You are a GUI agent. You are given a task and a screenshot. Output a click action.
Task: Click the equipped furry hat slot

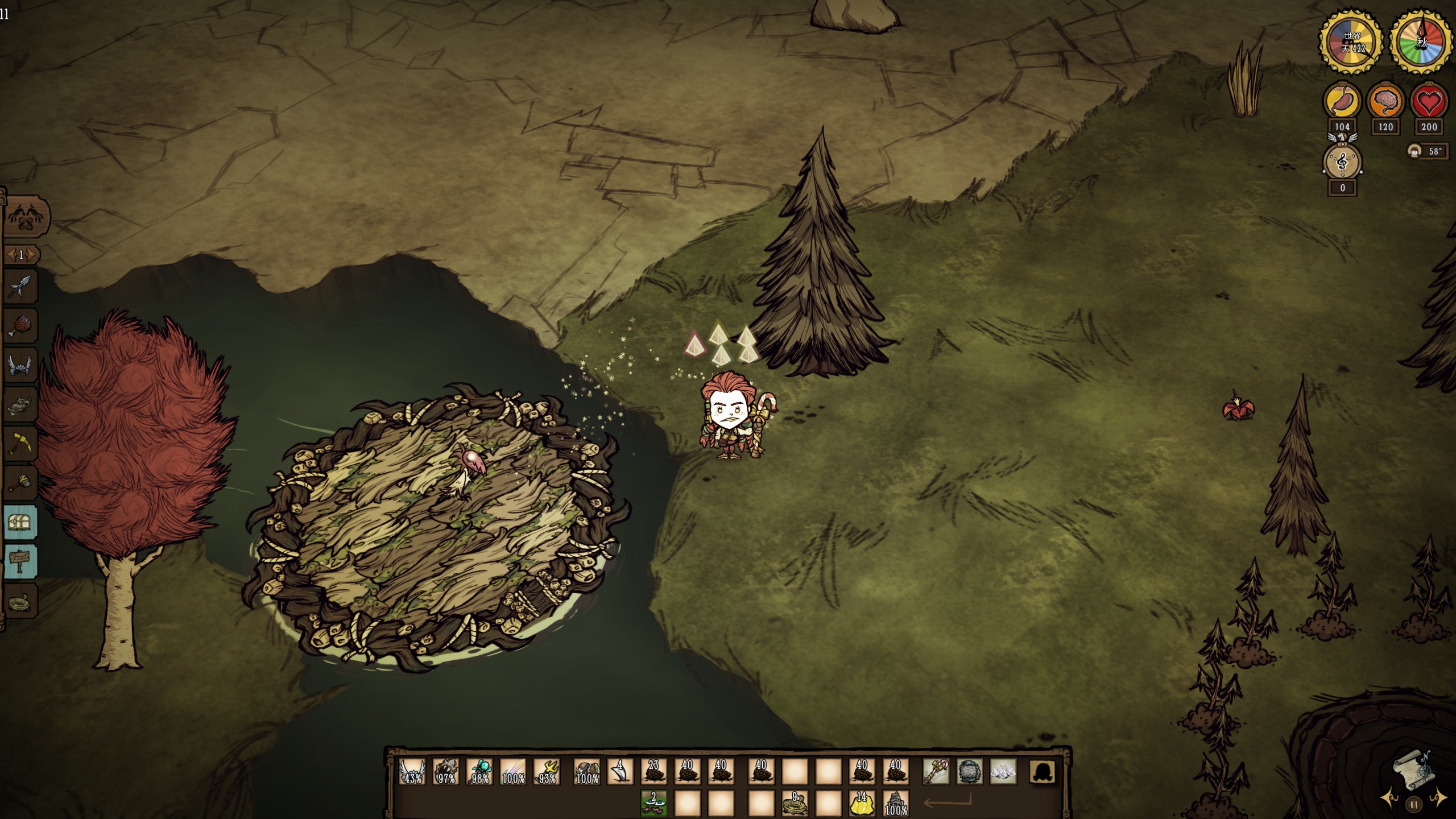[969, 772]
